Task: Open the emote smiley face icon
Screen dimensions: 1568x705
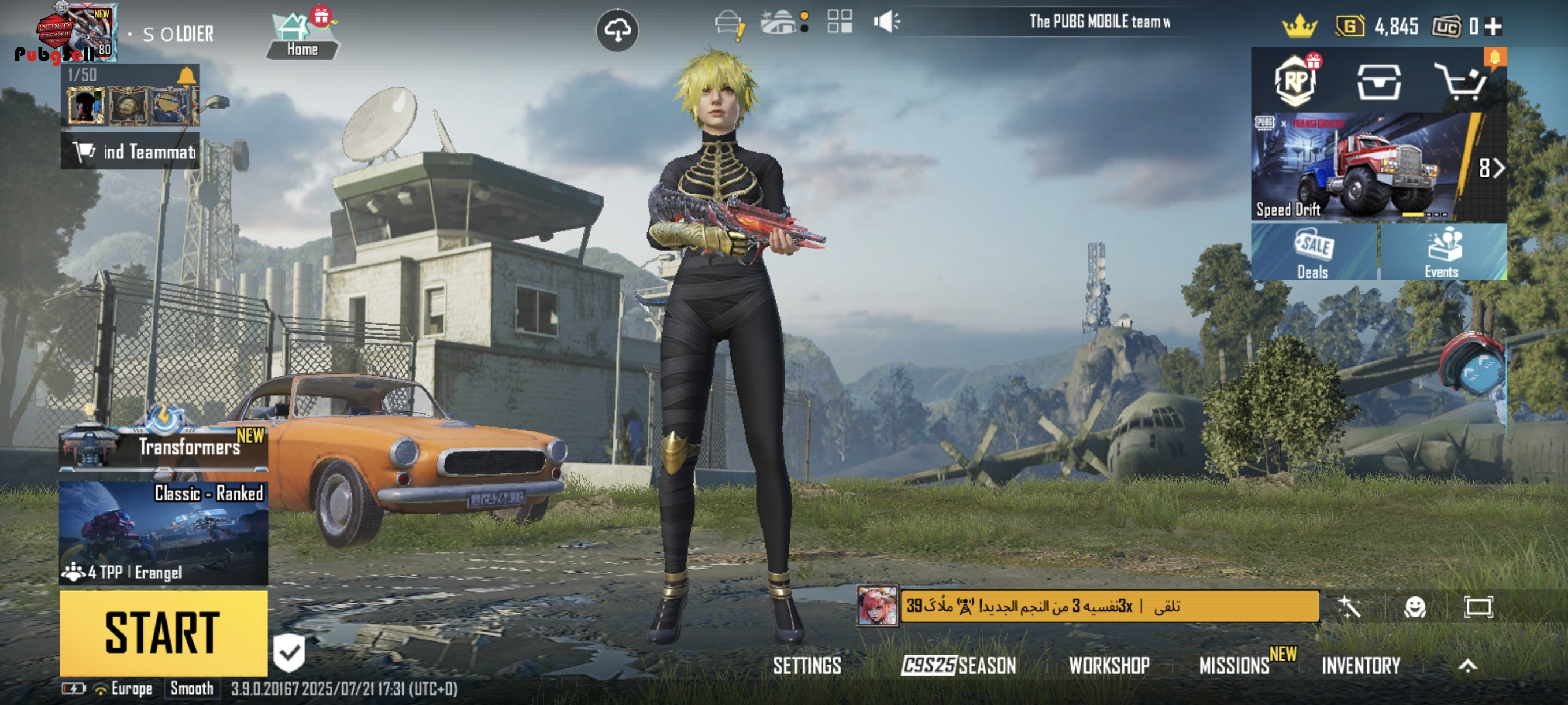Action: 1415,606
